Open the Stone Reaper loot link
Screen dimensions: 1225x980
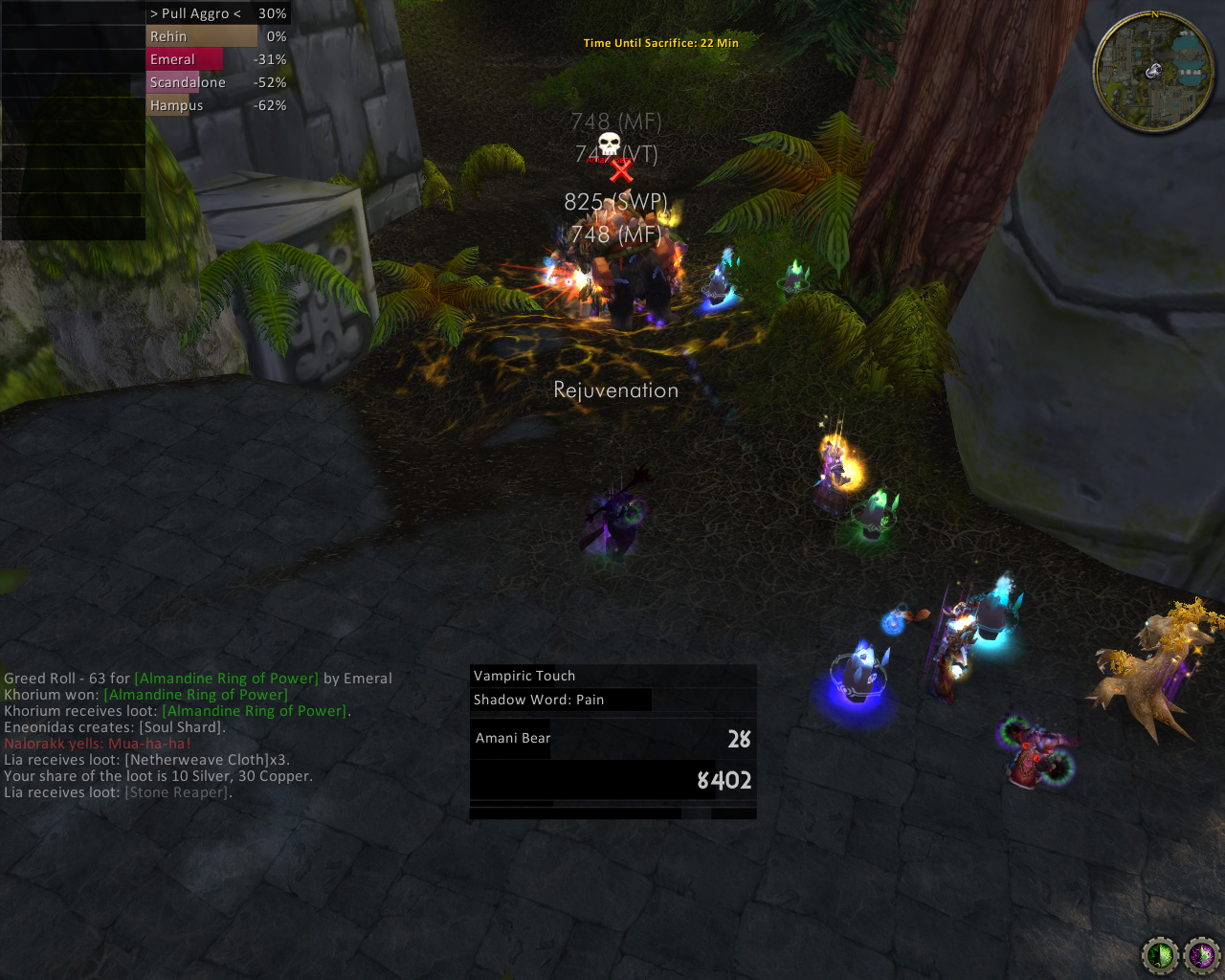177,792
